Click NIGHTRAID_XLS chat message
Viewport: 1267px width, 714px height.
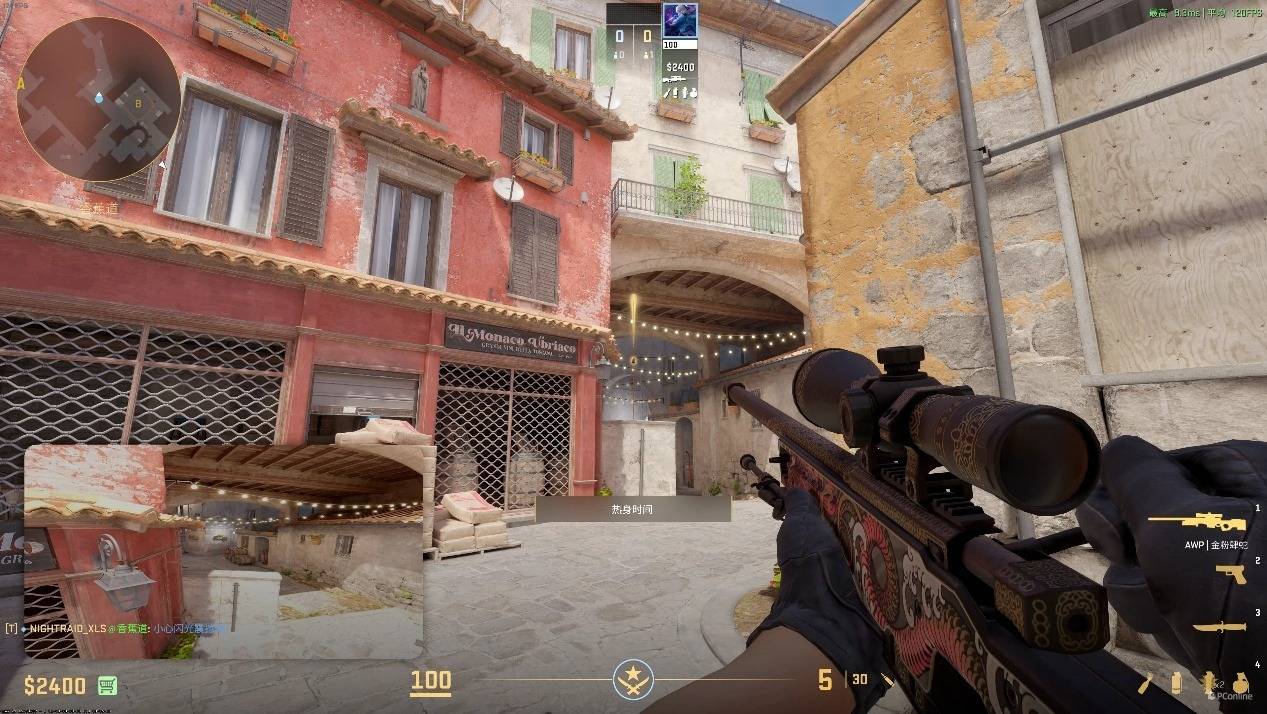[x=115, y=629]
